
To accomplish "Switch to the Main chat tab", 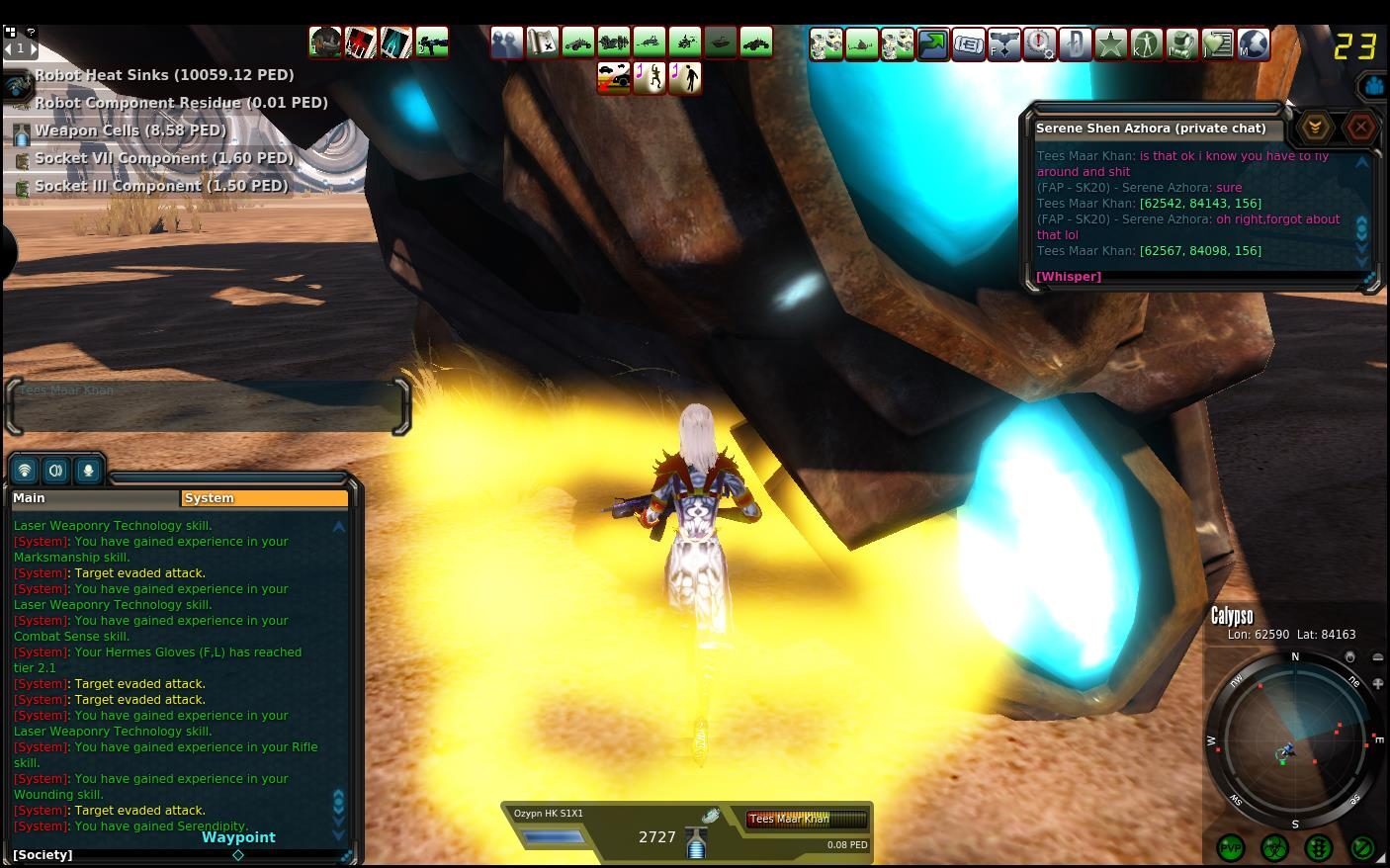I will (29, 497).
